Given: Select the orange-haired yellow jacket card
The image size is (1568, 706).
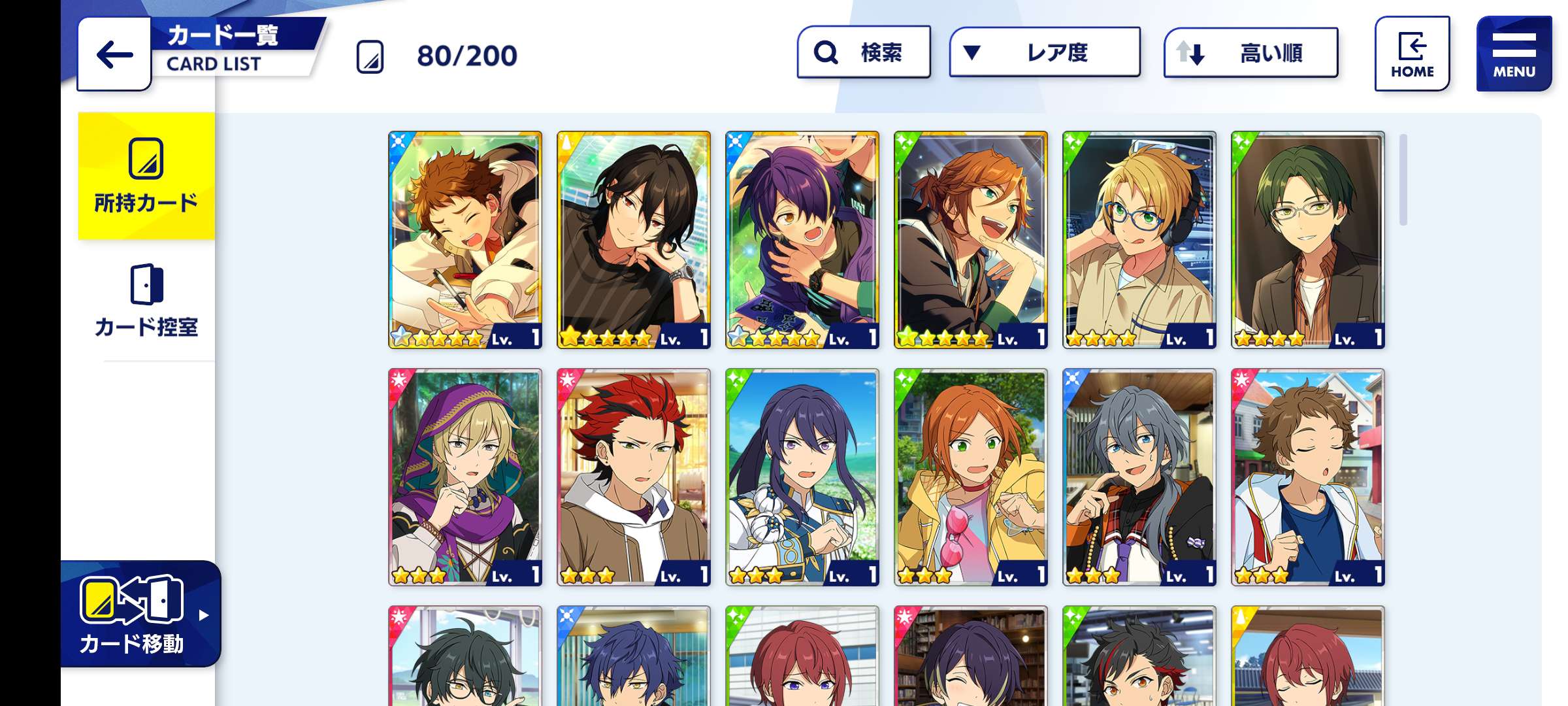Looking at the screenshot, I should (x=970, y=477).
